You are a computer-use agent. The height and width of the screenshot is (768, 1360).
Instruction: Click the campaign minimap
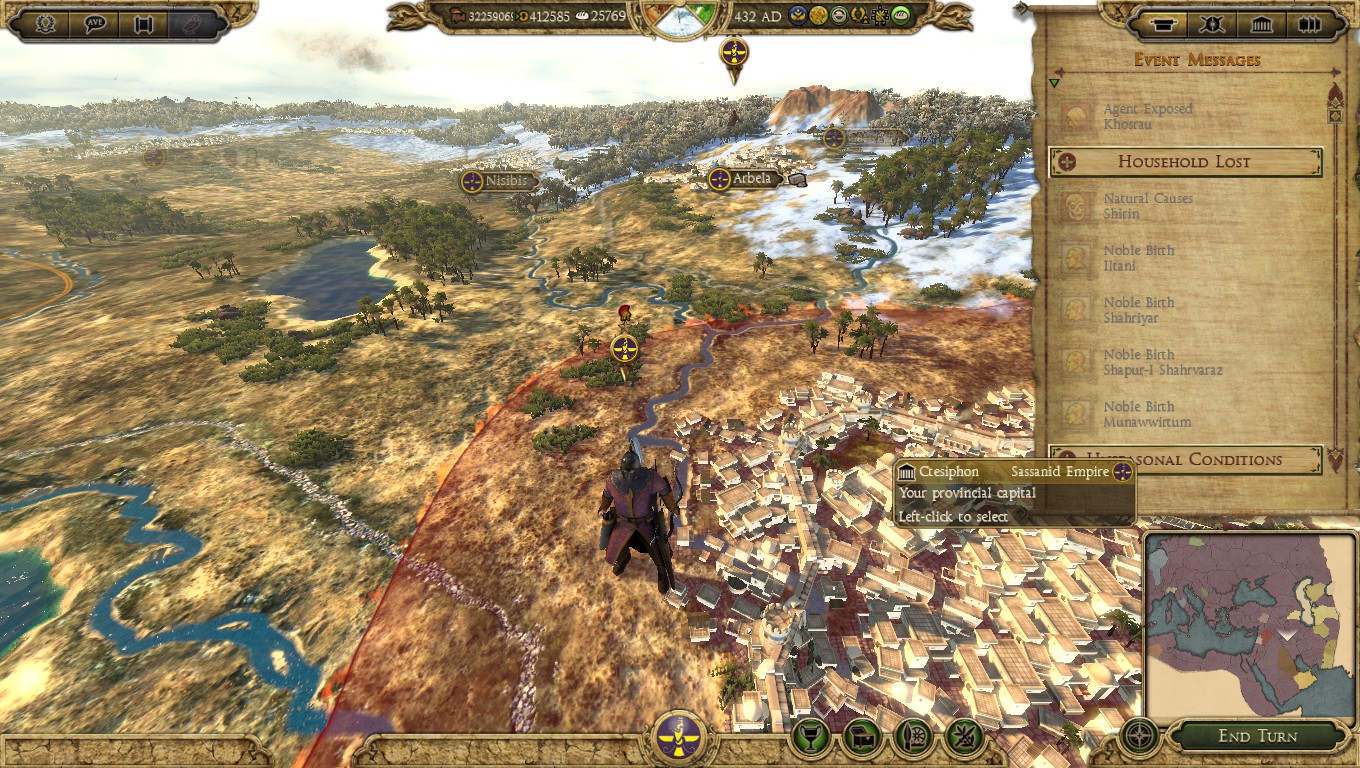point(1250,628)
